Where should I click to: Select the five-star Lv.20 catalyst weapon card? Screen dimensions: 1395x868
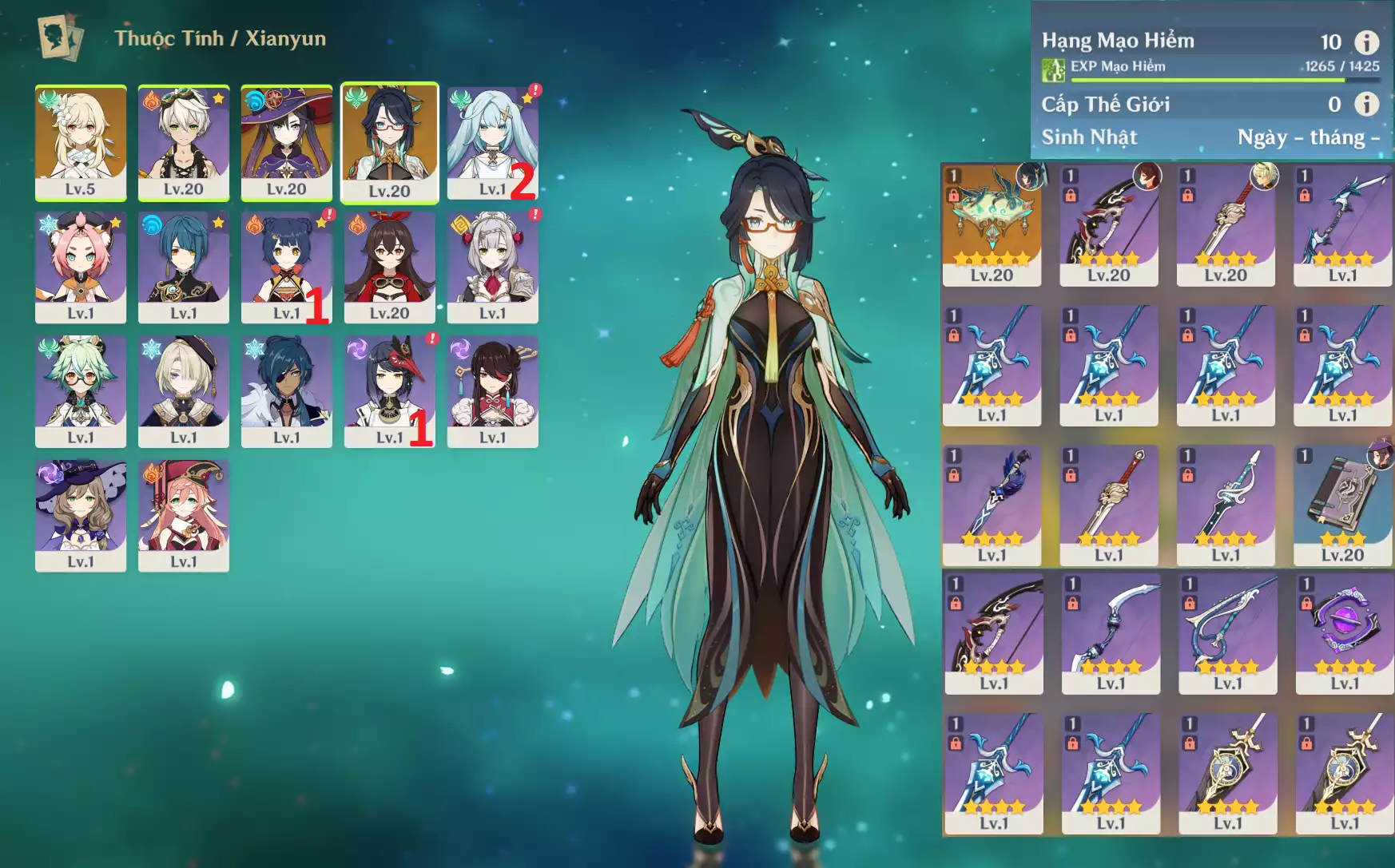992,224
